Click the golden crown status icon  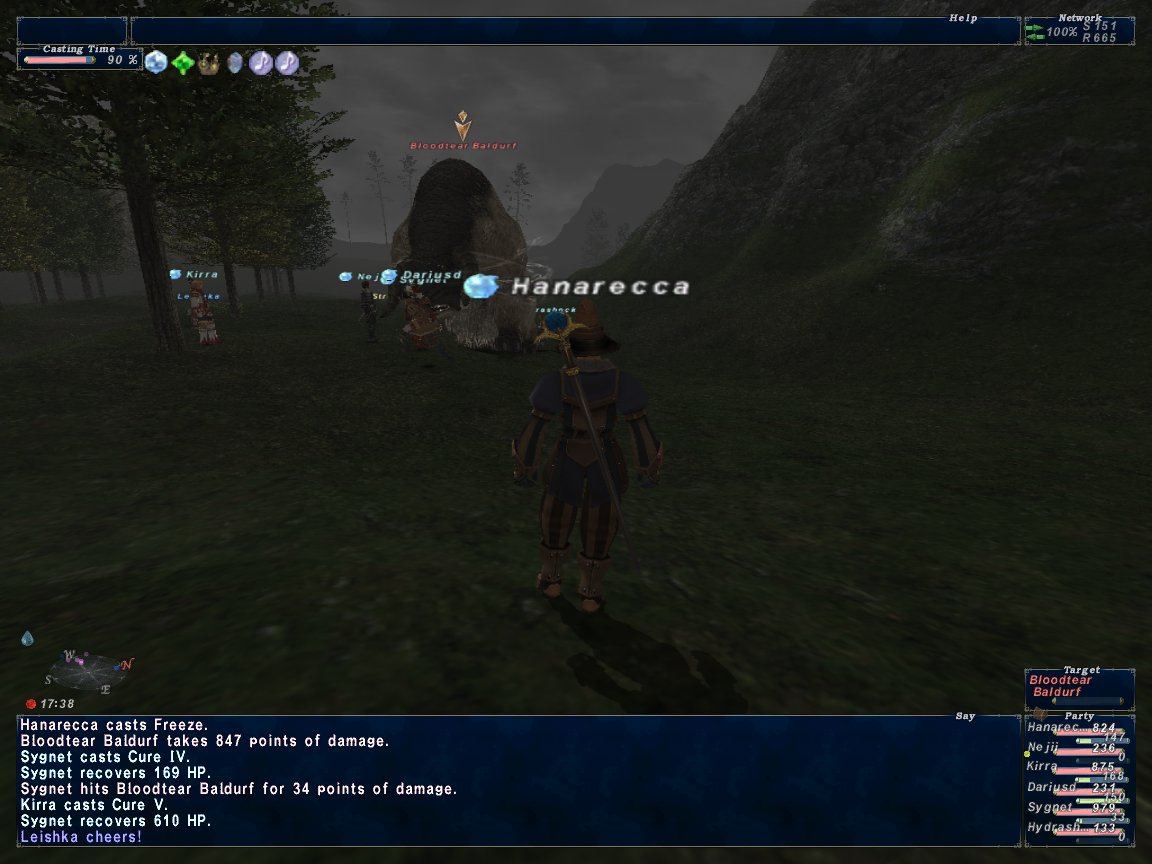208,63
